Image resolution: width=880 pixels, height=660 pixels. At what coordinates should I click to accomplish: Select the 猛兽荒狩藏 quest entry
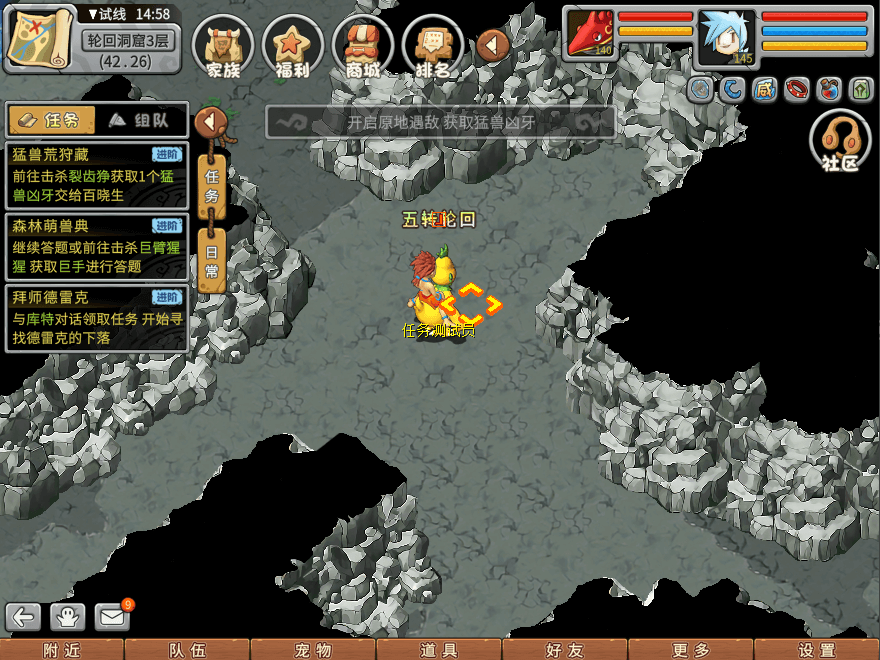(x=96, y=175)
